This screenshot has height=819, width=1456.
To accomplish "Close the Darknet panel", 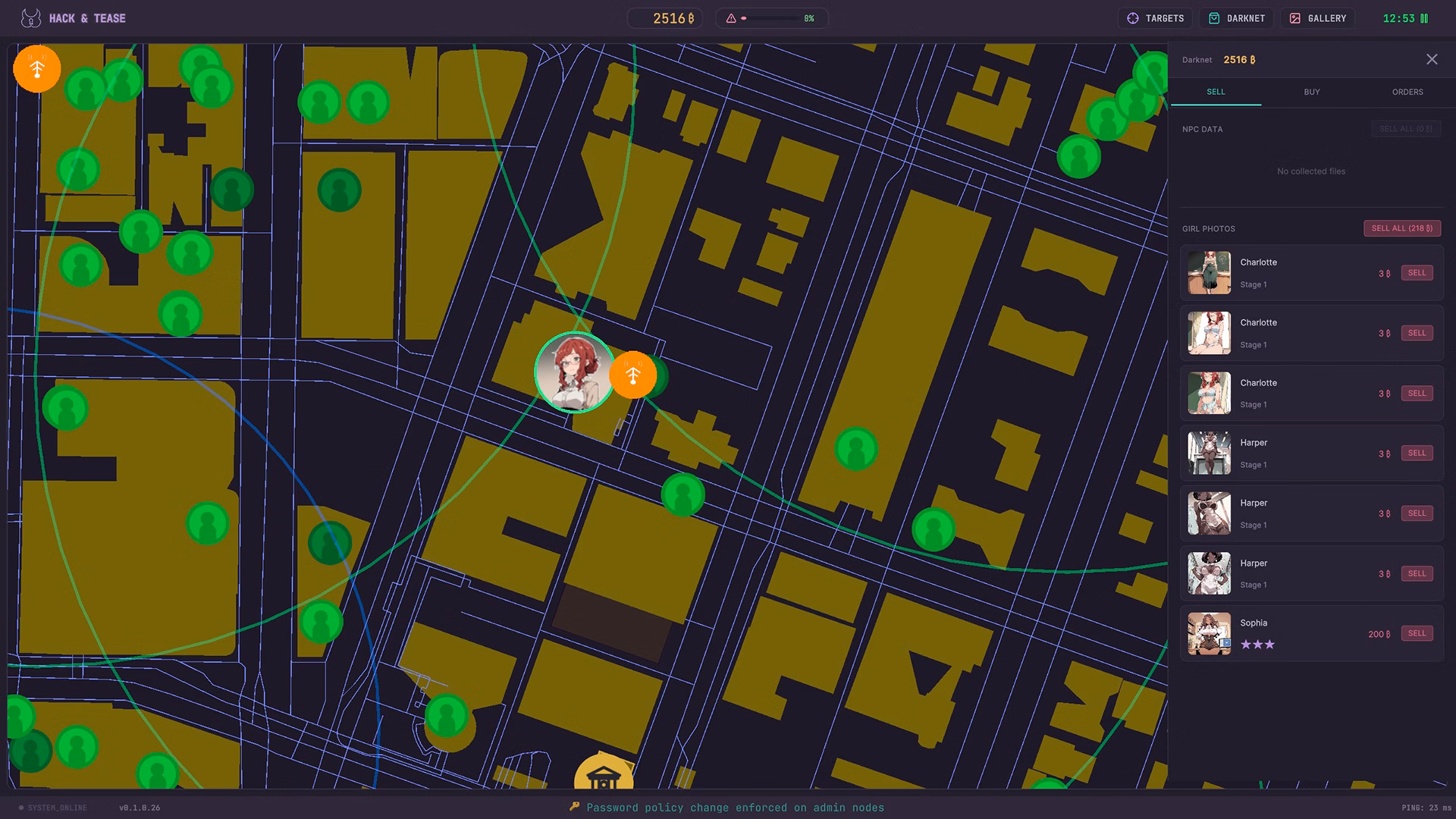I will (x=1431, y=60).
